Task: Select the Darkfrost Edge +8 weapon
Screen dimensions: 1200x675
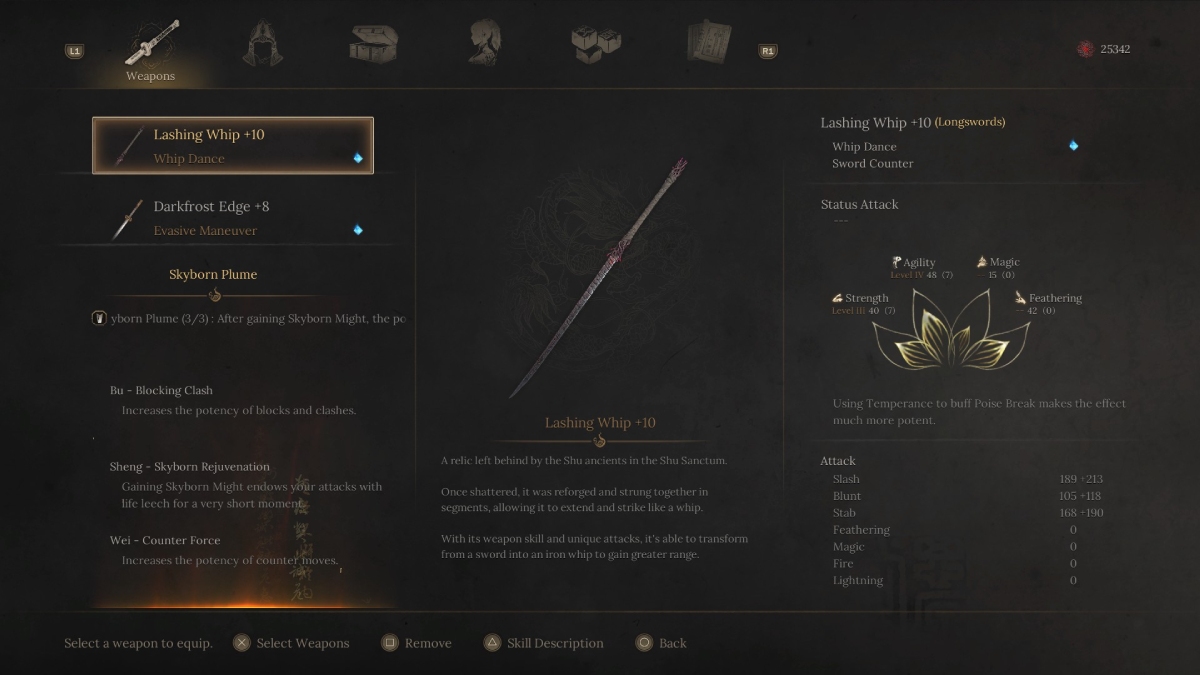Action: tap(233, 218)
